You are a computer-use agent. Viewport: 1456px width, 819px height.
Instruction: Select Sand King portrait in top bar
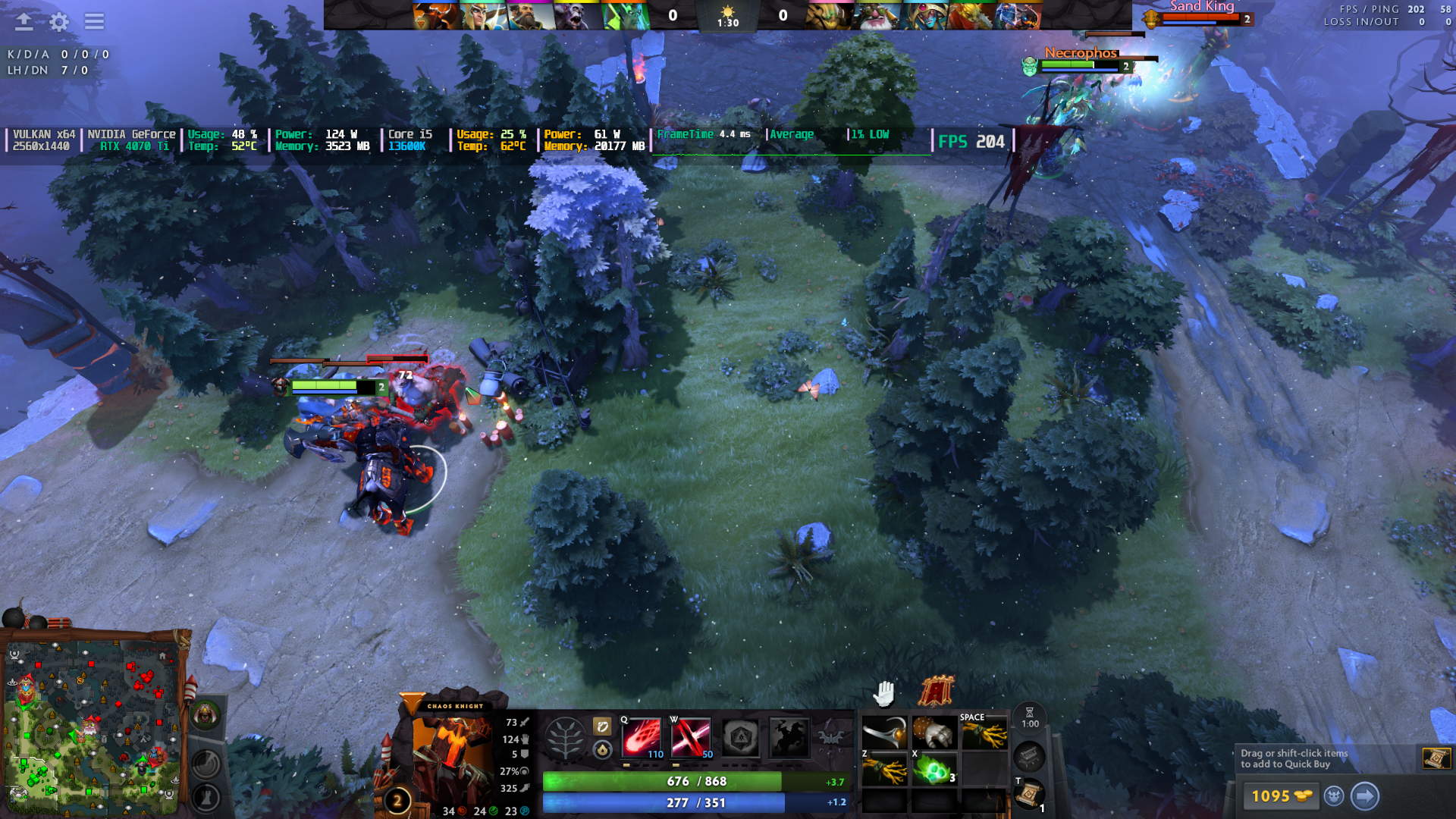(x=827, y=15)
